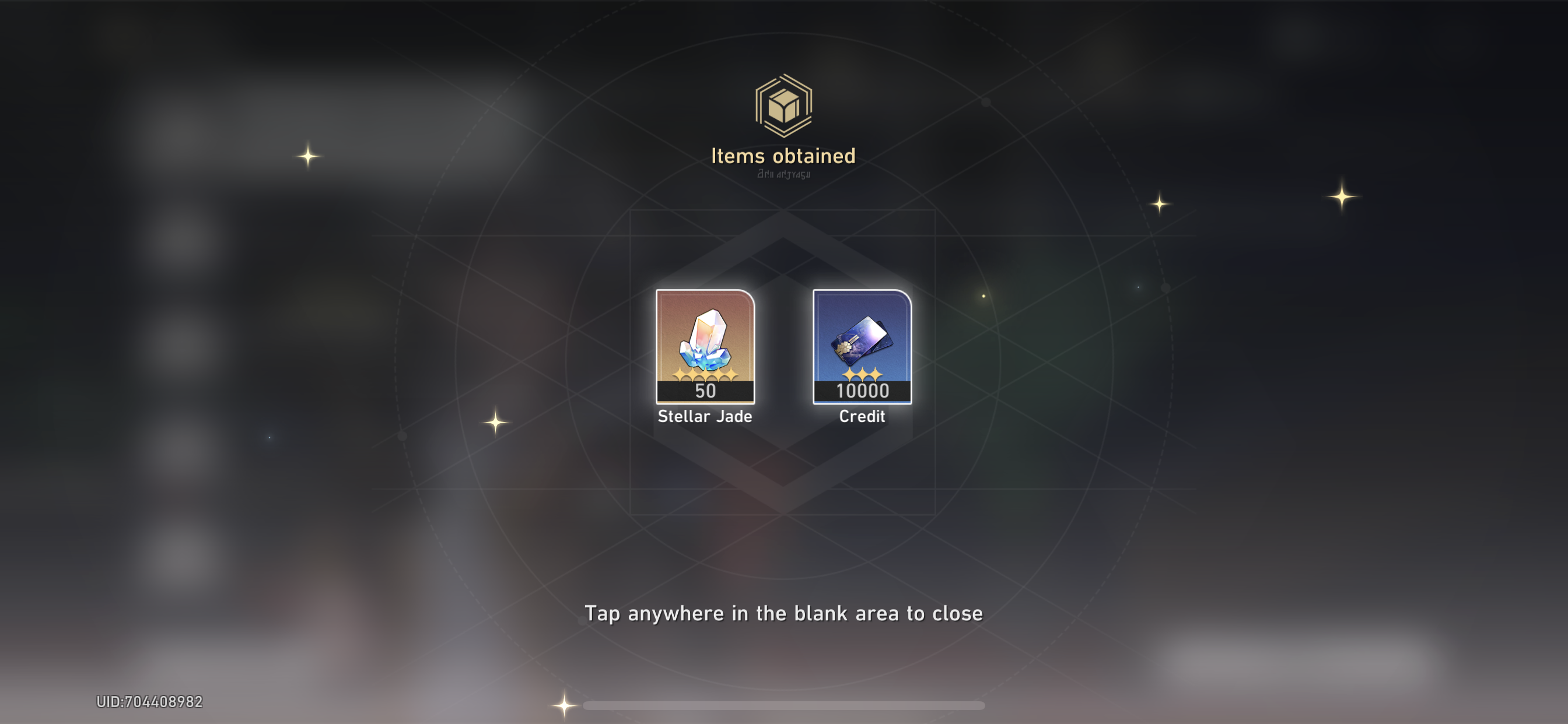Select the Stellar Jade name label

705,417
